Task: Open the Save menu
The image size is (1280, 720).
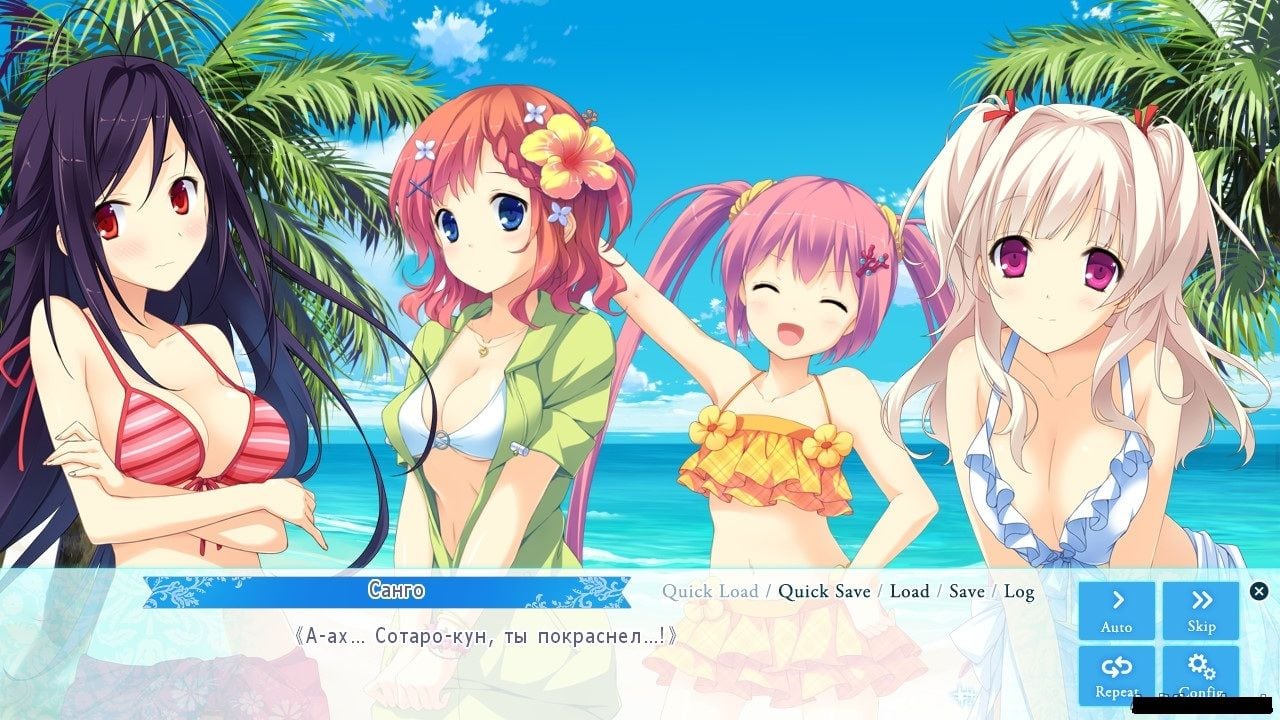Action: pos(966,592)
